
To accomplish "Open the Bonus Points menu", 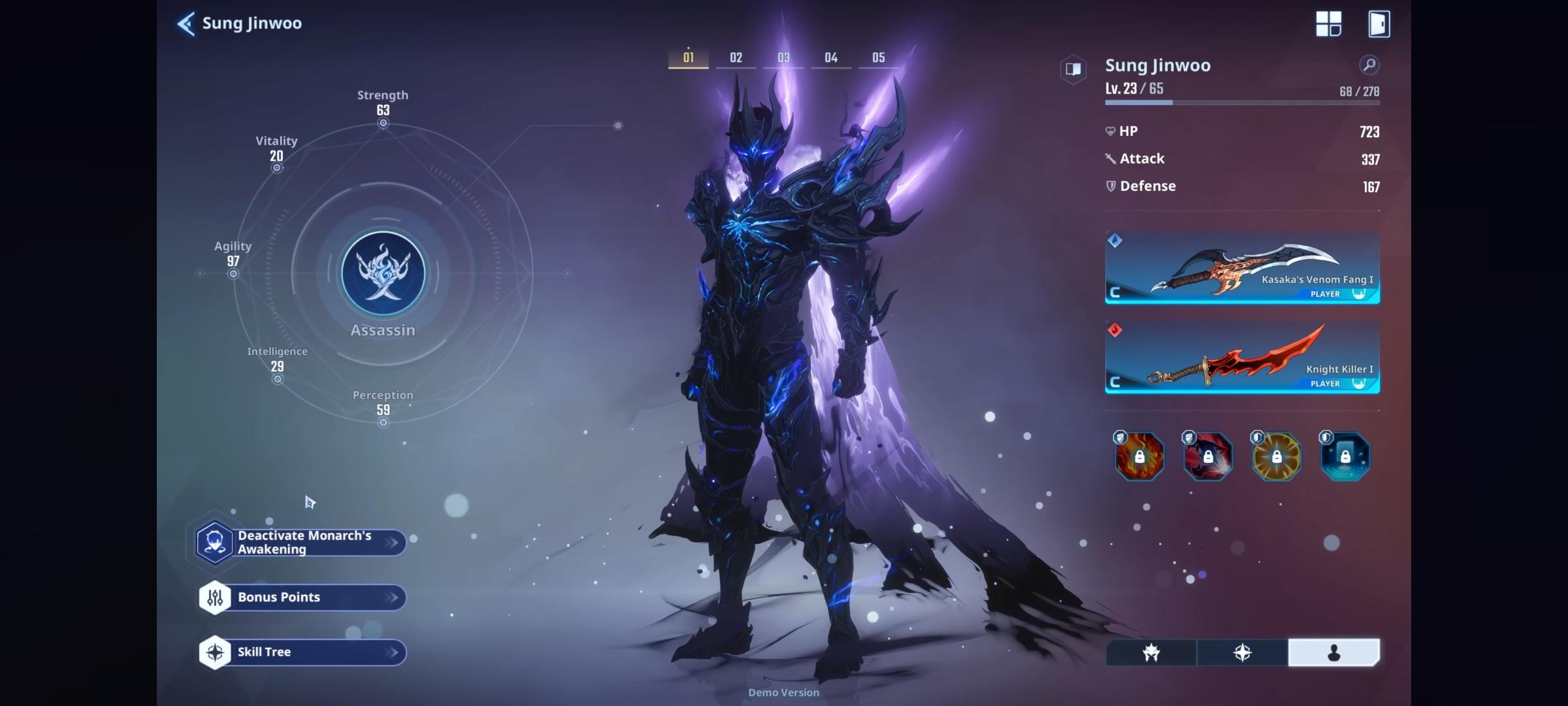I will (302, 597).
